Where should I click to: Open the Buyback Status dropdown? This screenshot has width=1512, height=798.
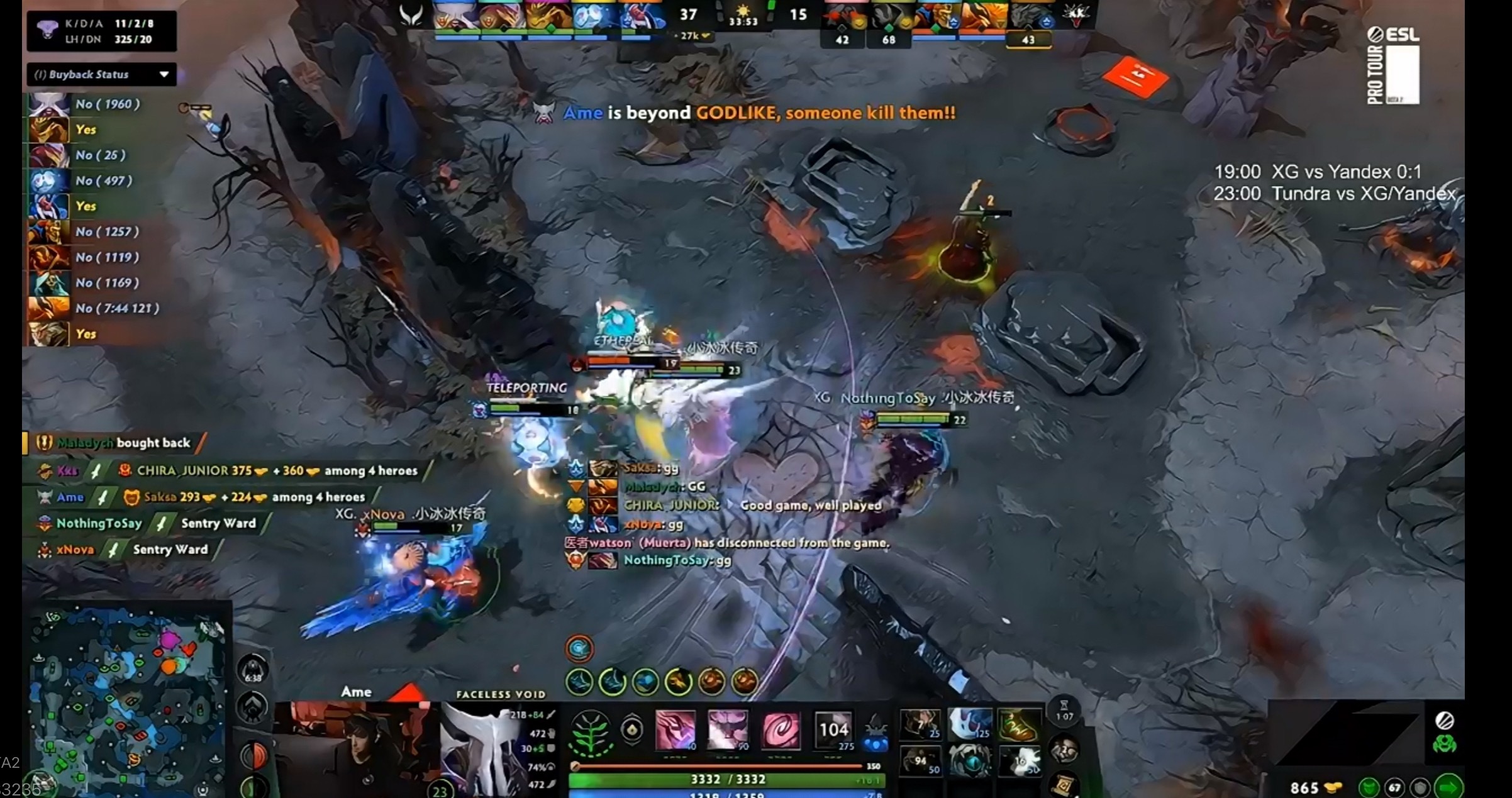[101, 74]
